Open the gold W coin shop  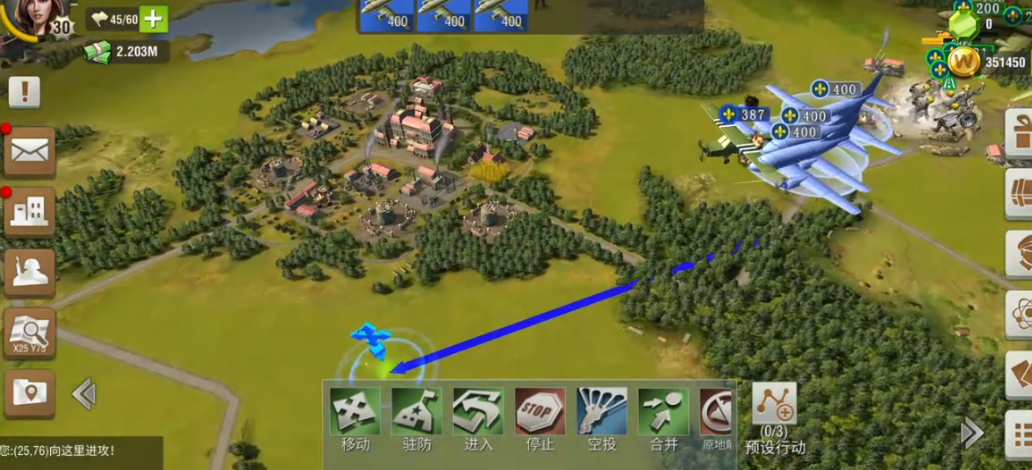[x=964, y=62]
